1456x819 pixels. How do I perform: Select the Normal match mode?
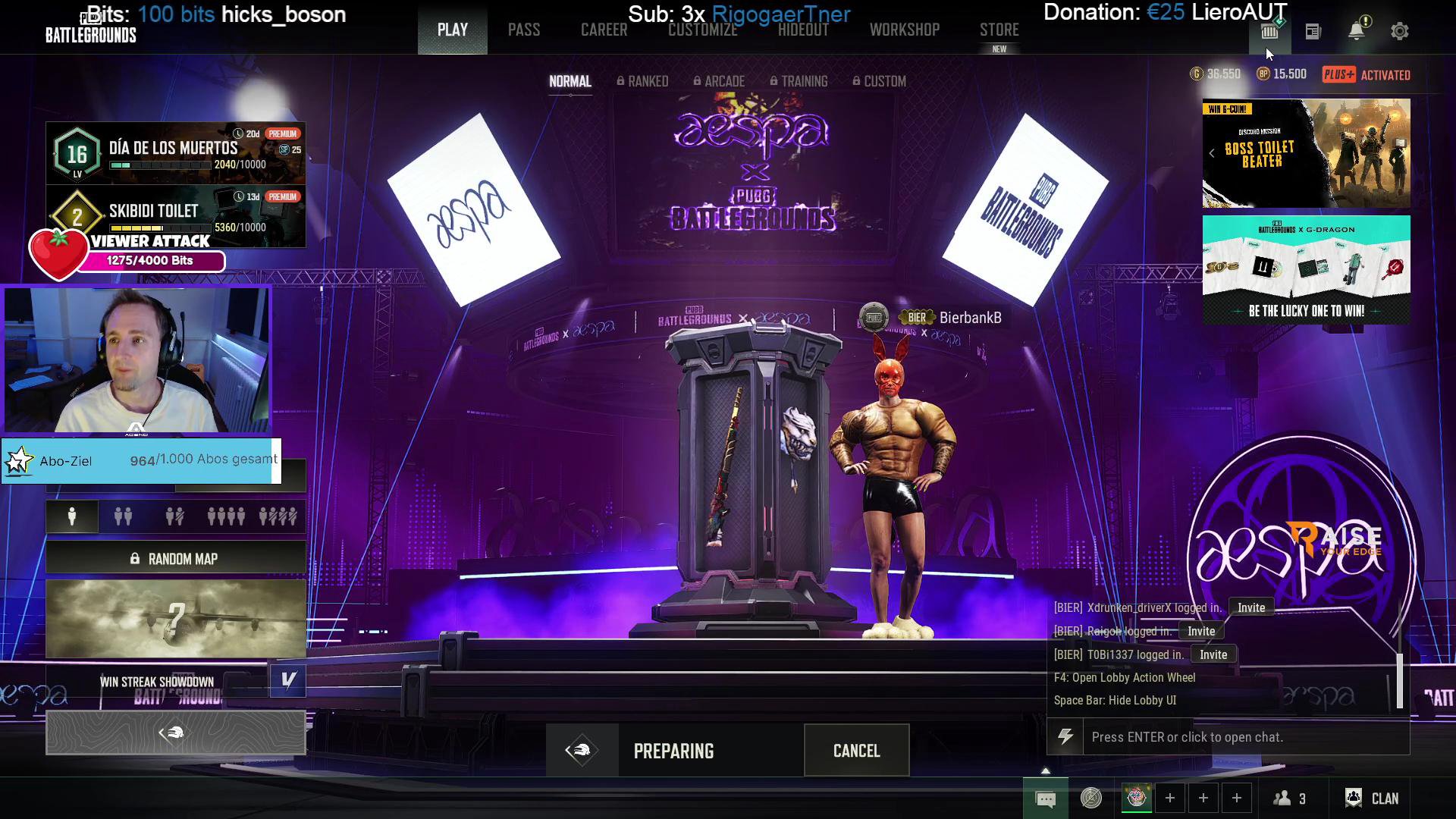pyautogui.click(x=570, y=81)
